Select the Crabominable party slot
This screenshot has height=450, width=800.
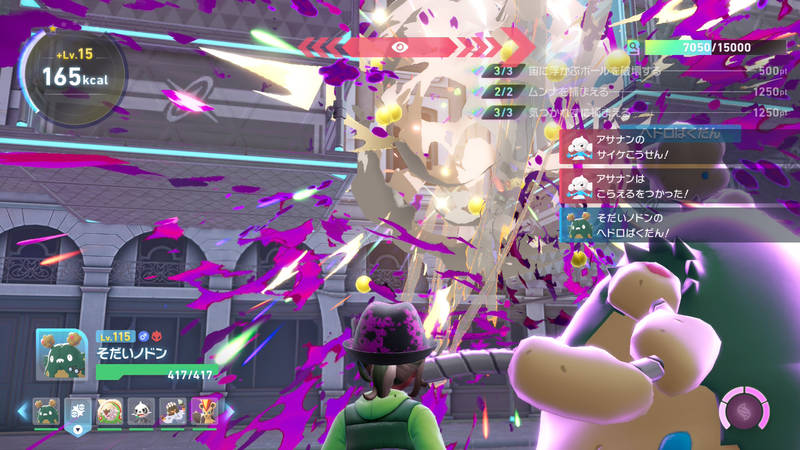click(174, 411)
